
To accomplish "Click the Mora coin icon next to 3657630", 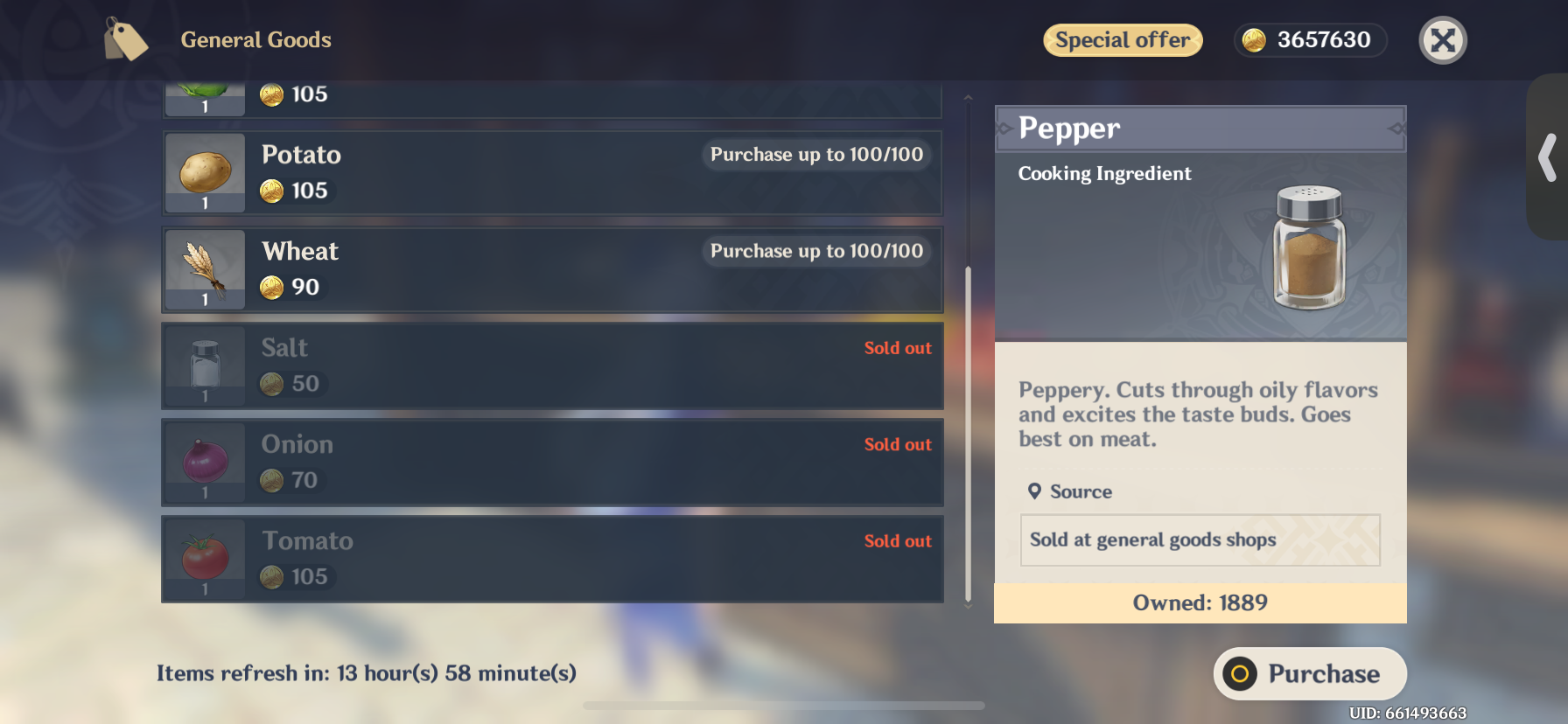I will [x=1255, y=39].
